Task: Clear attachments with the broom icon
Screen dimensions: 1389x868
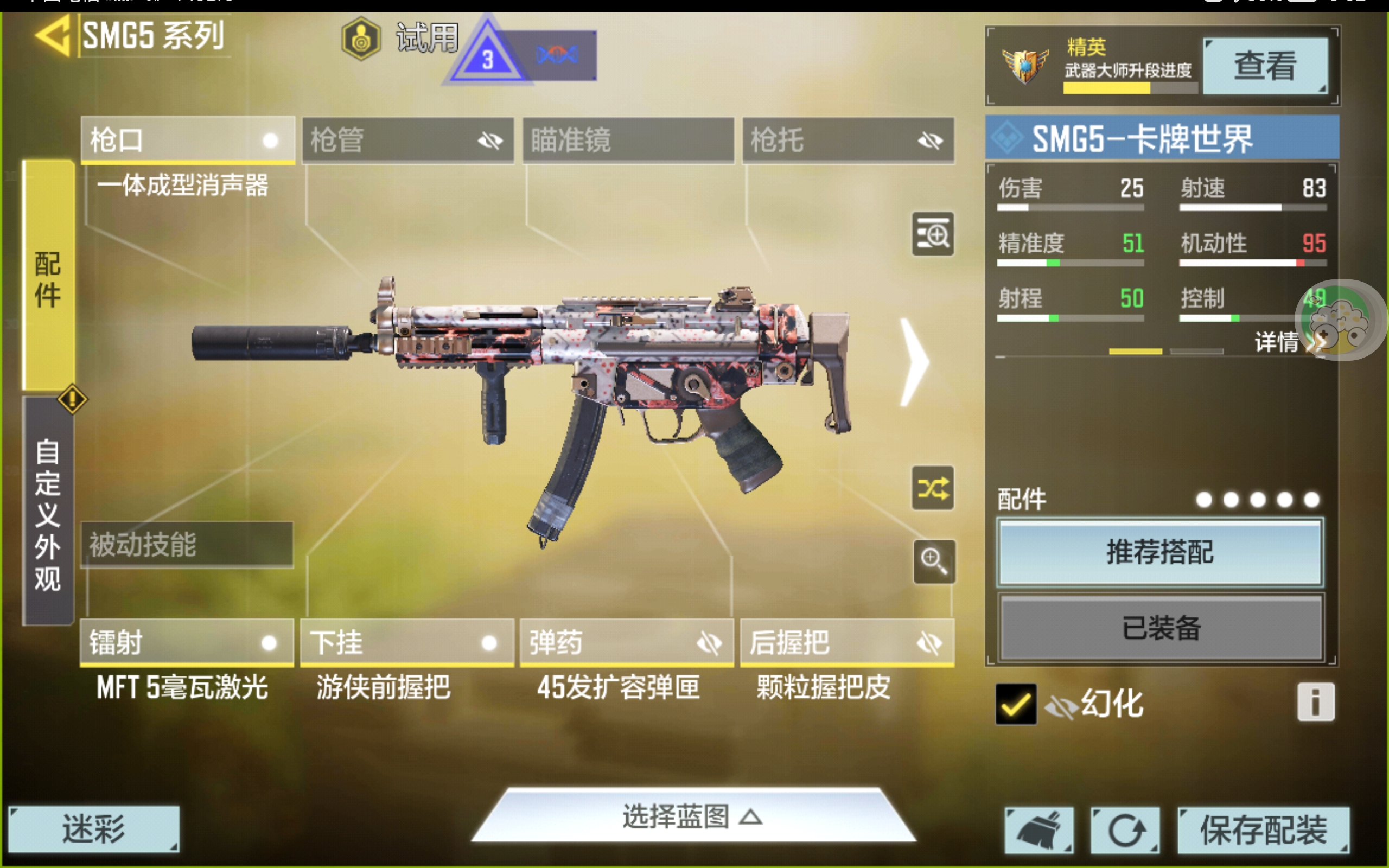Action: click(x=1039, y=830)
